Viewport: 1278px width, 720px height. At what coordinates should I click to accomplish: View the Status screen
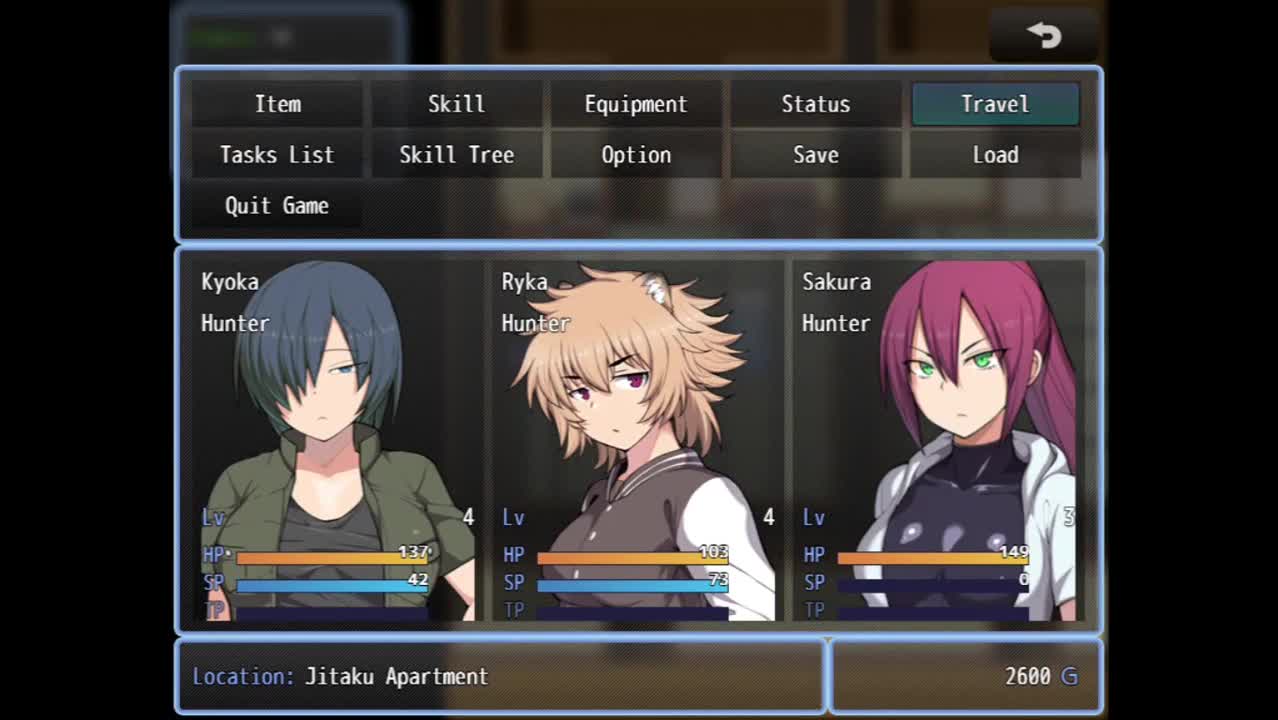click(x=815, y=104)
